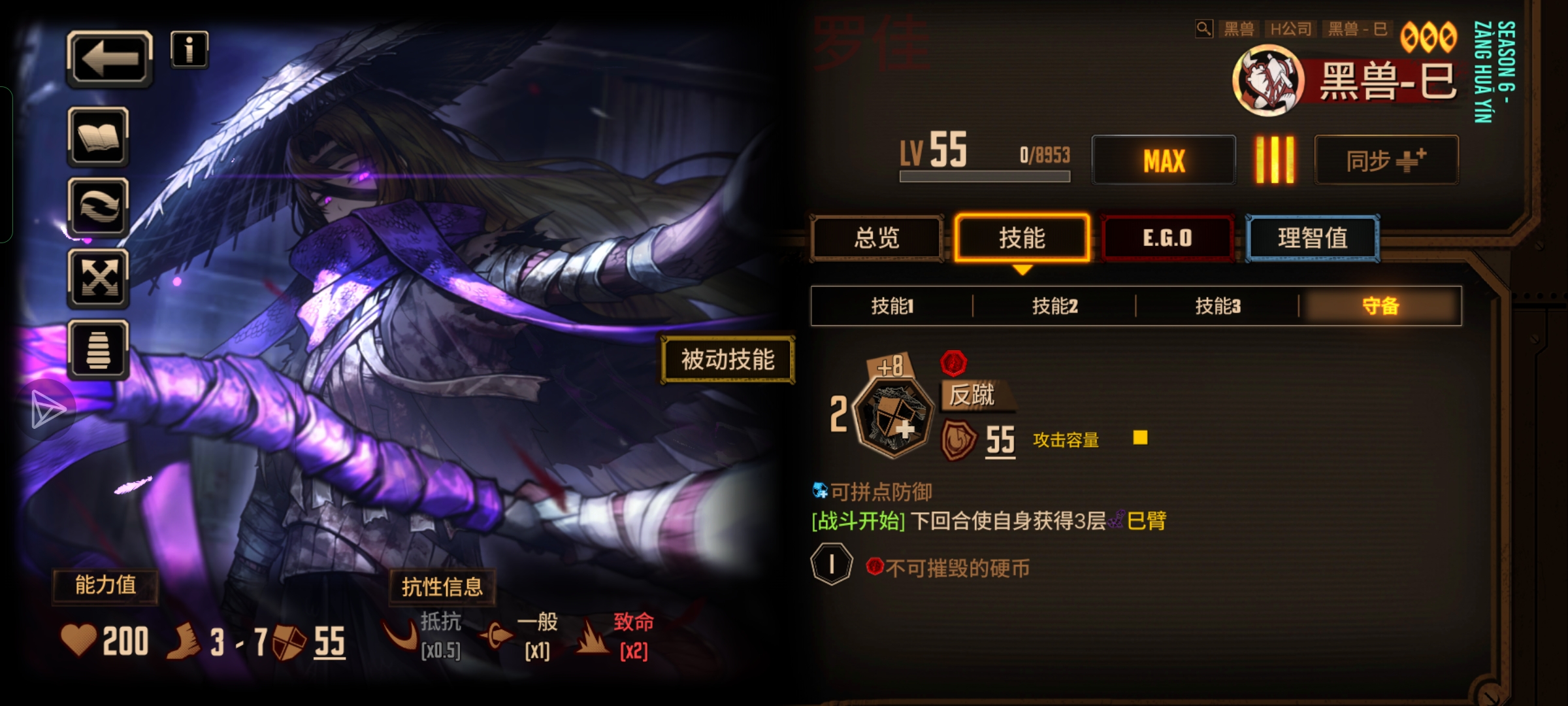The image size is (1568, 706).
Task: Toggle the 能力值 stats panel open
Action: pyautogui.click(x=105, y=586)
